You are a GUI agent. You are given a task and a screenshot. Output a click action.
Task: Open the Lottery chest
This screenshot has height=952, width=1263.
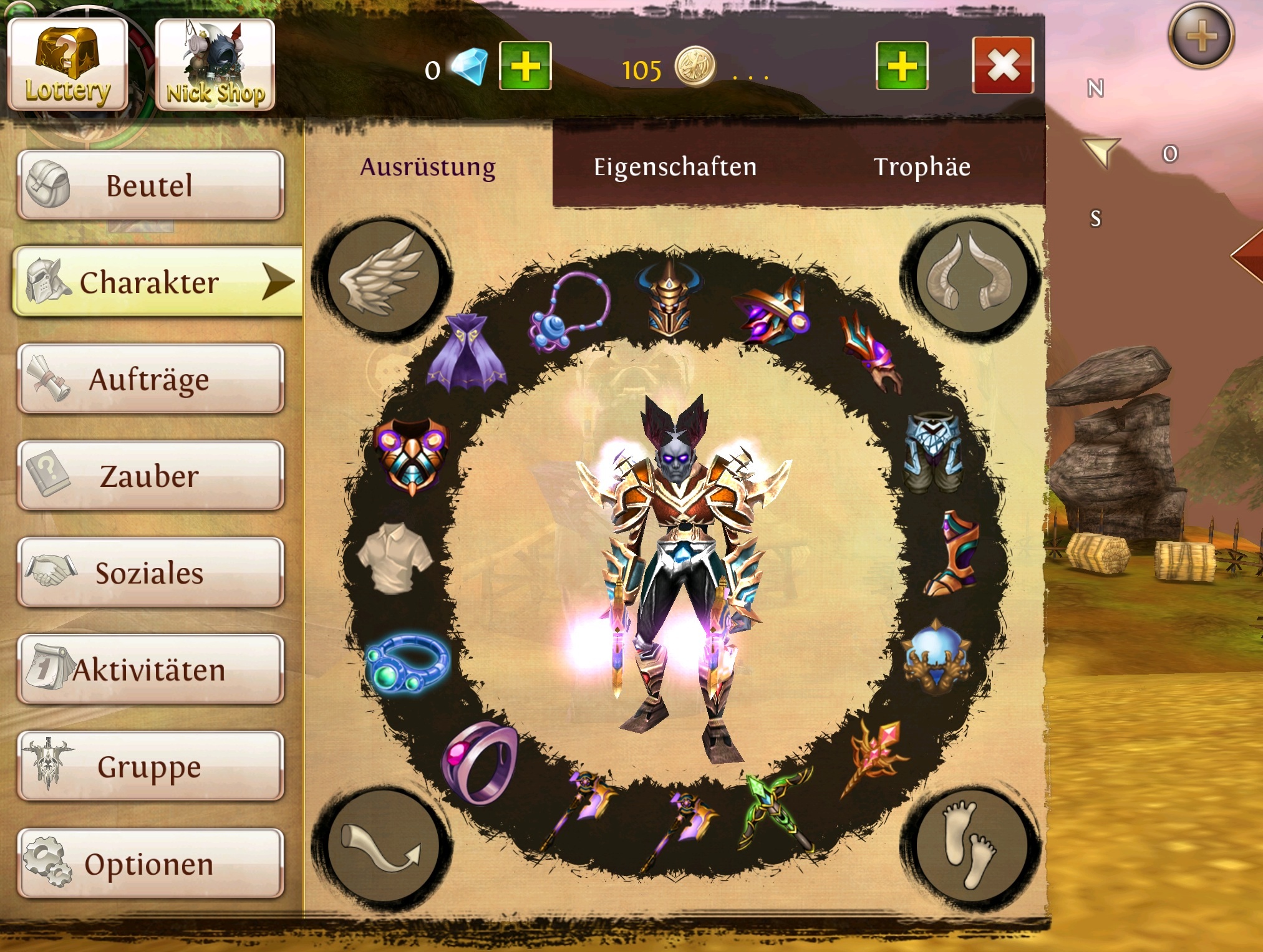67,65
